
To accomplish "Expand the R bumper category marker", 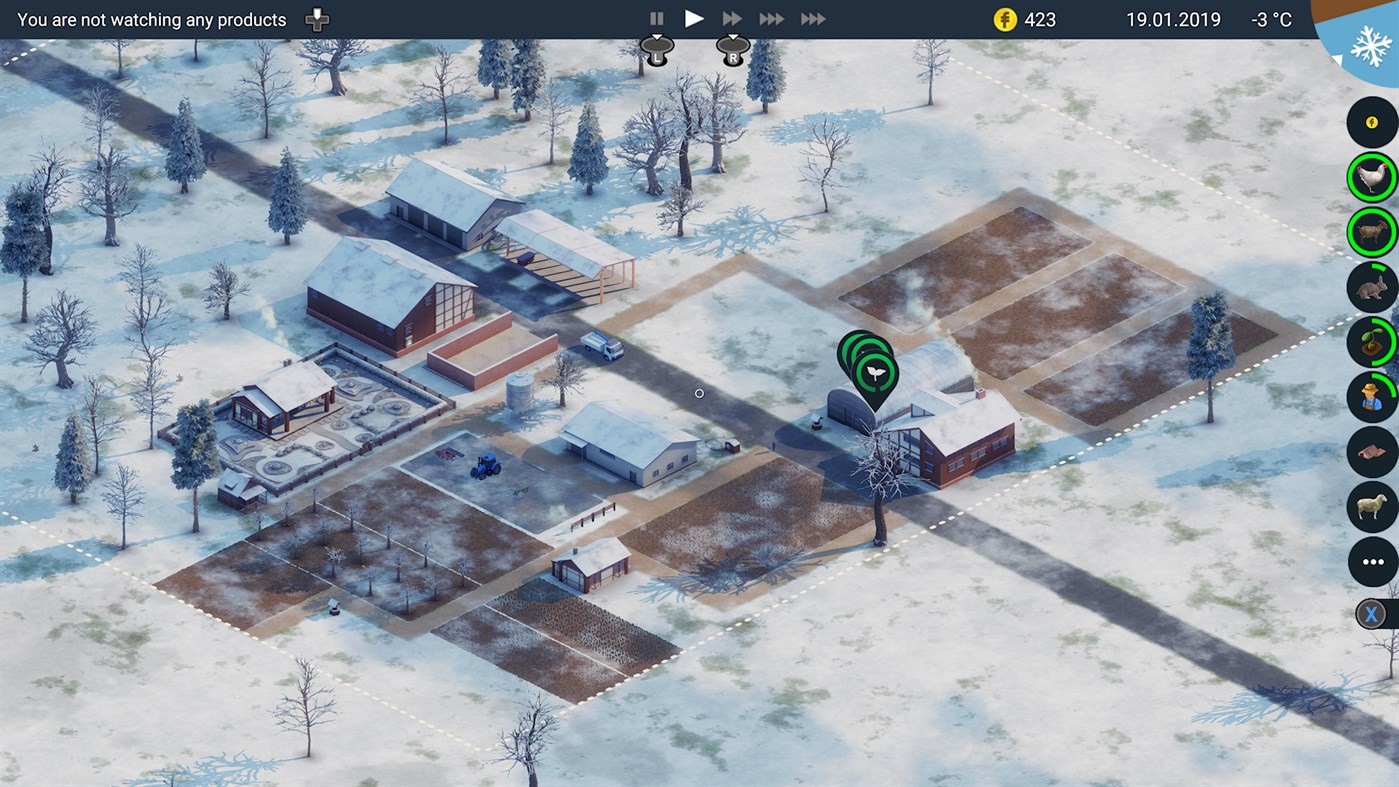I will coord(733,48).
